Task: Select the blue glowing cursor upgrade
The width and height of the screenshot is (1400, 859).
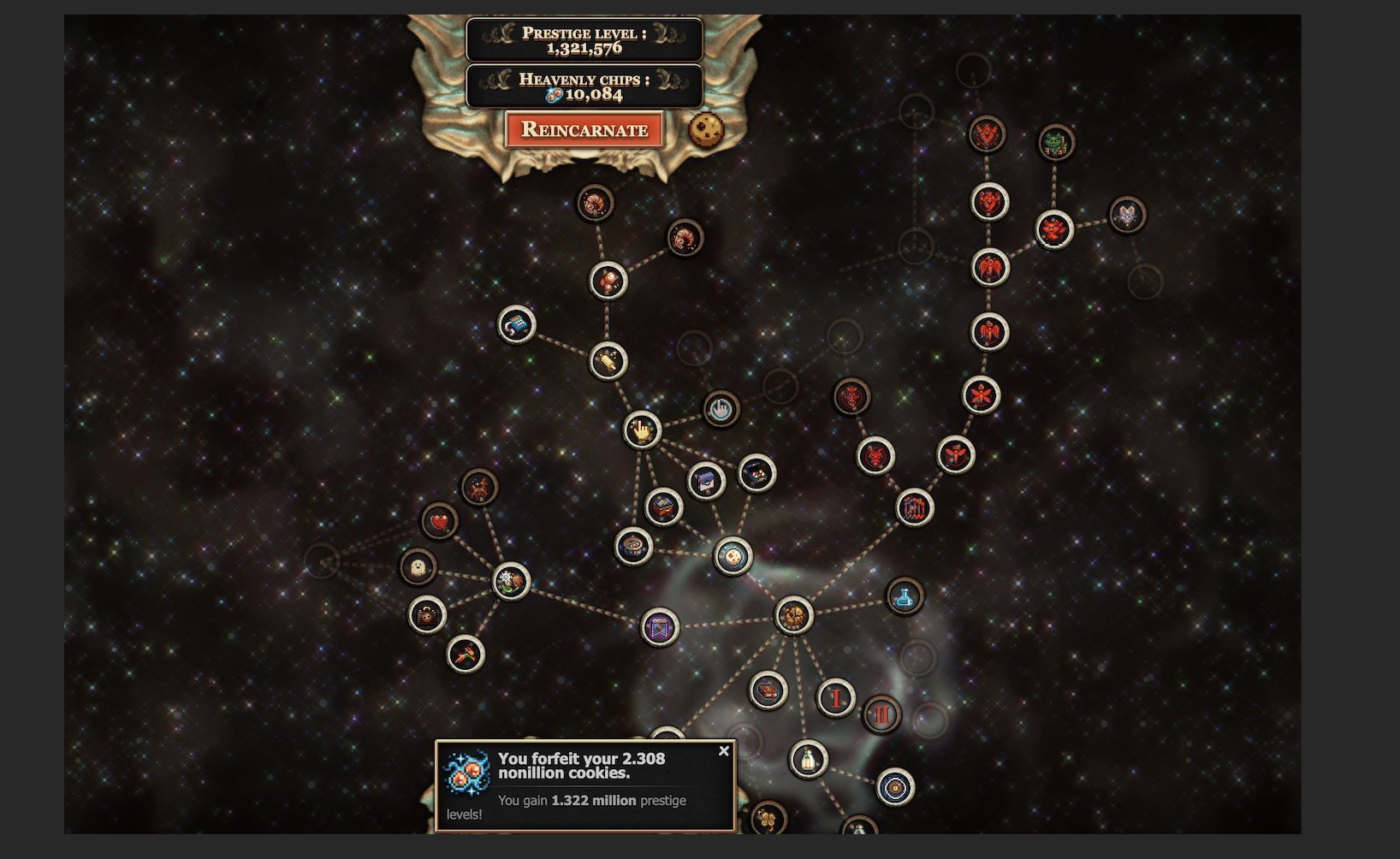Action: (721, 409)
